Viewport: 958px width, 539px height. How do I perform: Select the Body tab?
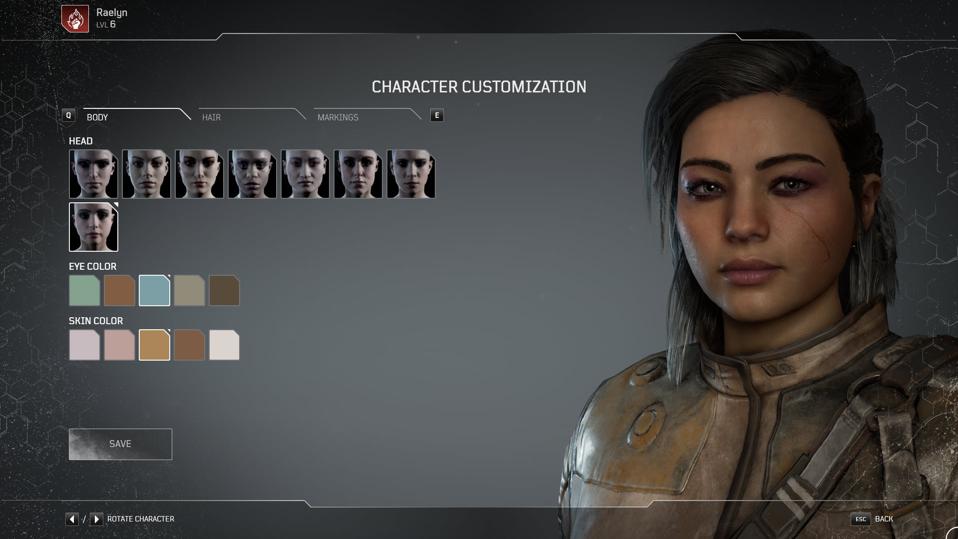(x=98, y=117)
